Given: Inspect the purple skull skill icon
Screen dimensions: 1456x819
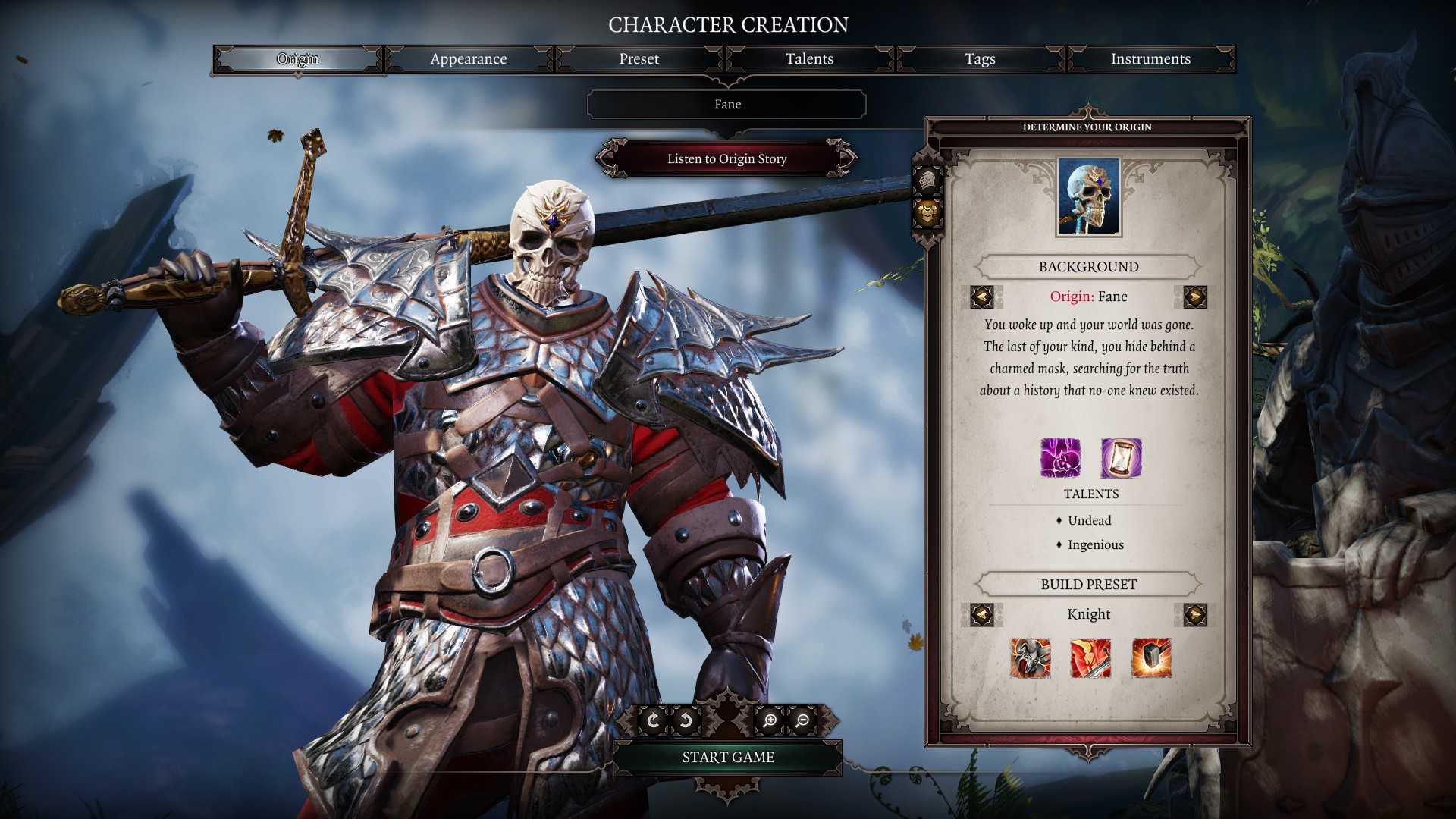Looking at the screenshot, I should coord(1060,458).
